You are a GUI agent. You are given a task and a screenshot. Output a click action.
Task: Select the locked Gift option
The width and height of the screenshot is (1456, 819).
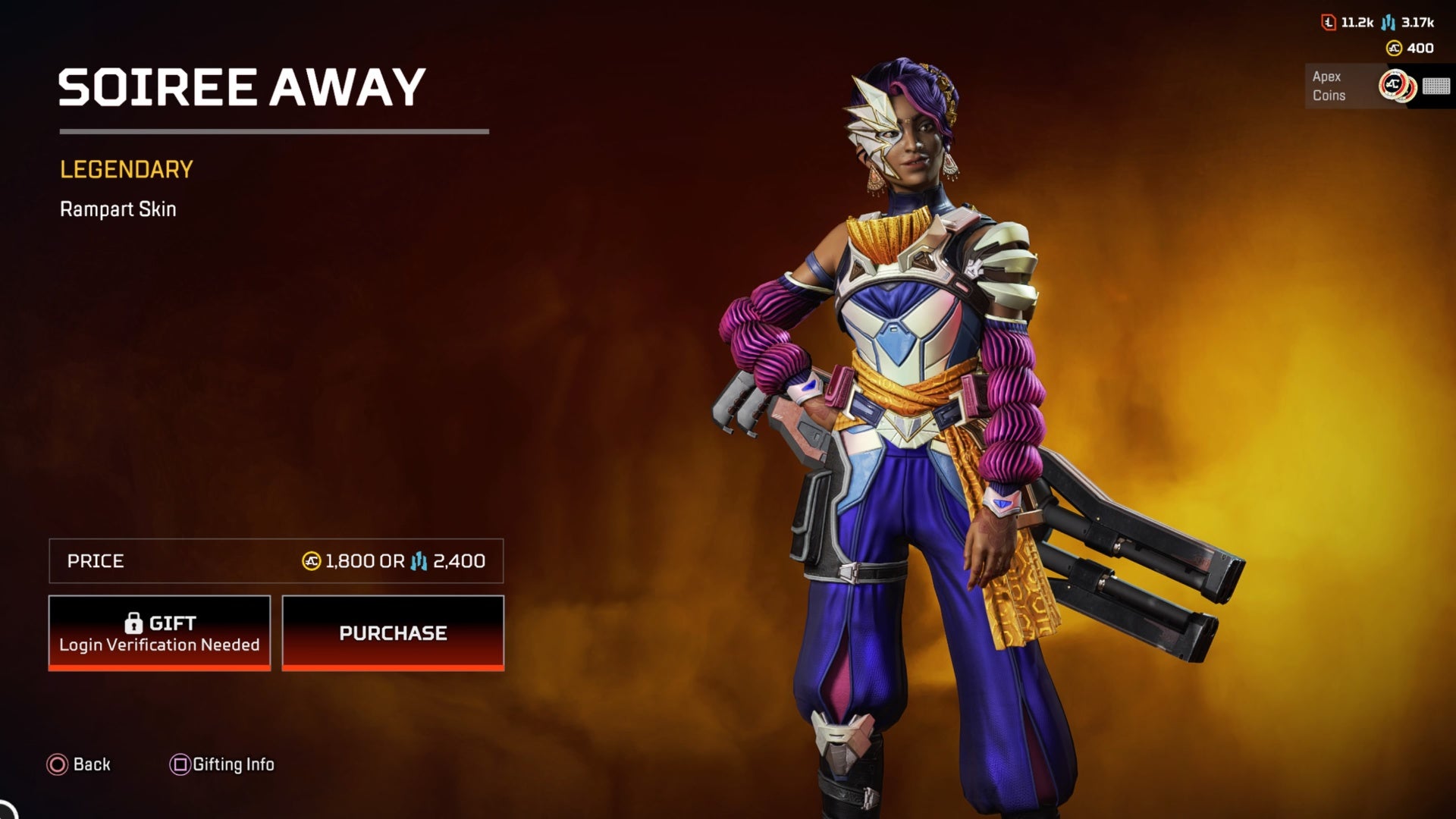pyautogui.click(x=158, y=632)
